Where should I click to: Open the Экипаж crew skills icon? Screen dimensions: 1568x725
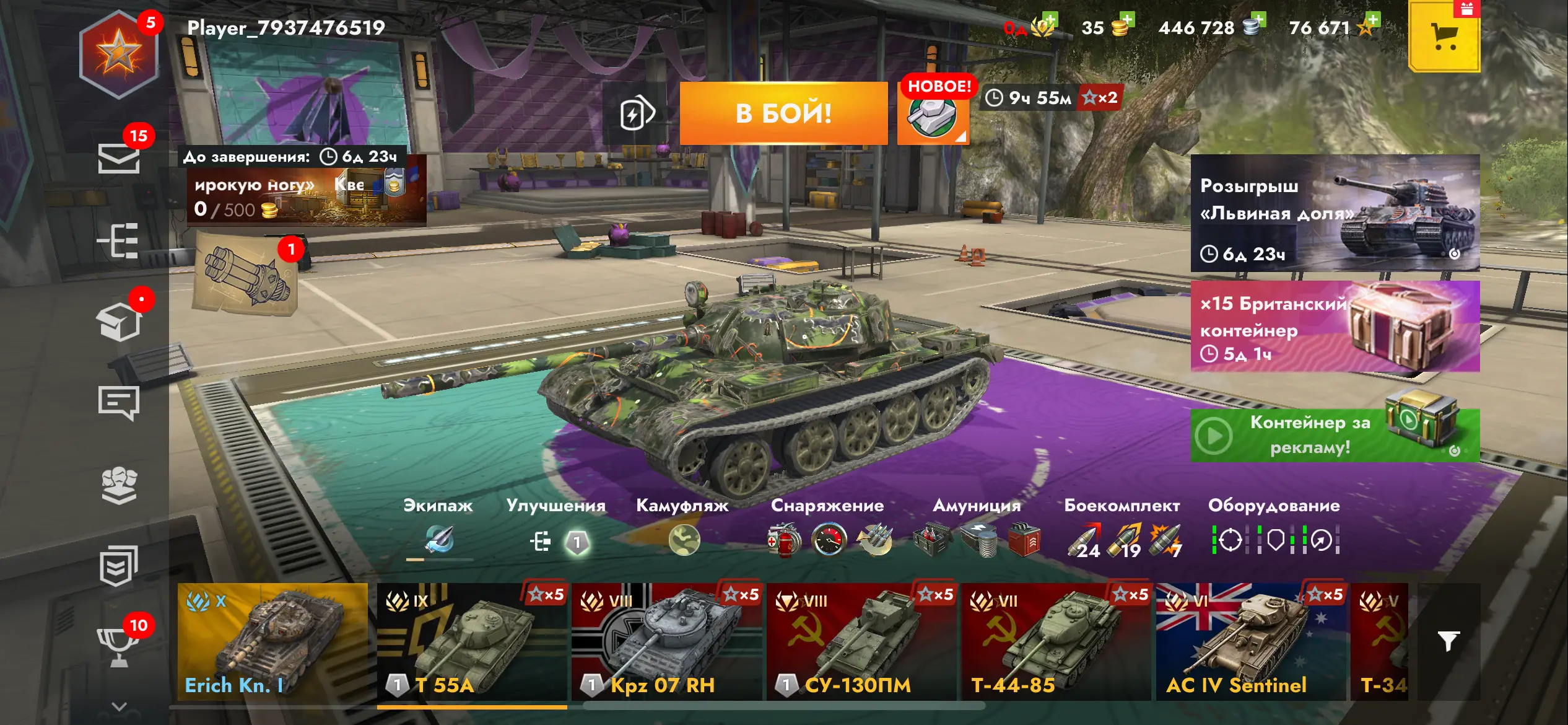point(439,540)
